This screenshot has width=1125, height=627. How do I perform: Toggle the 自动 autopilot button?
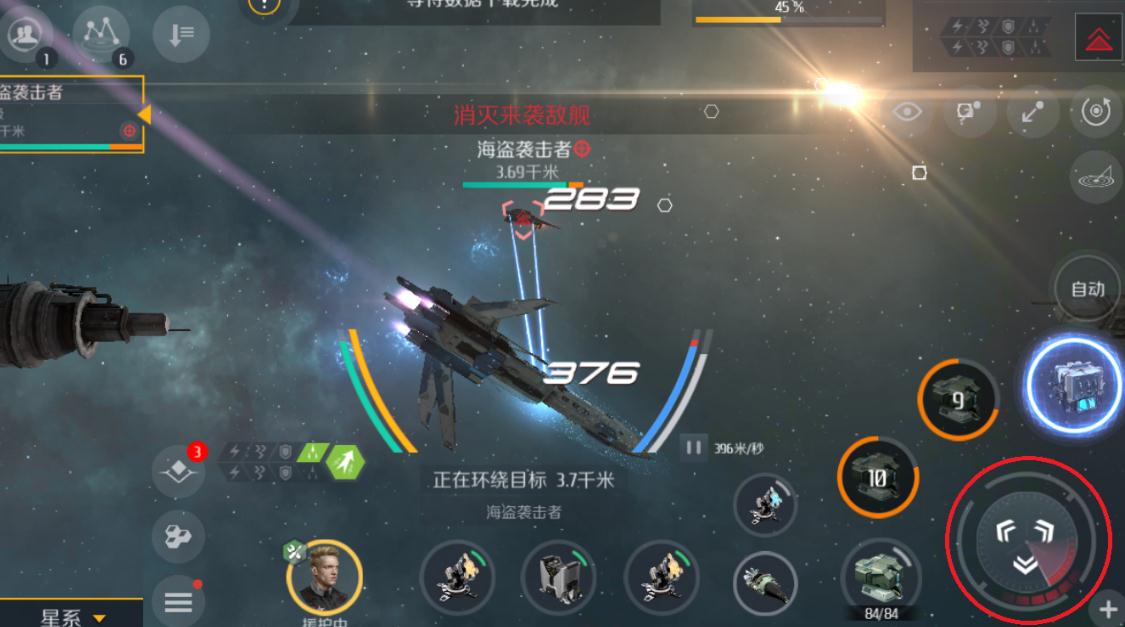[1089, 289]
